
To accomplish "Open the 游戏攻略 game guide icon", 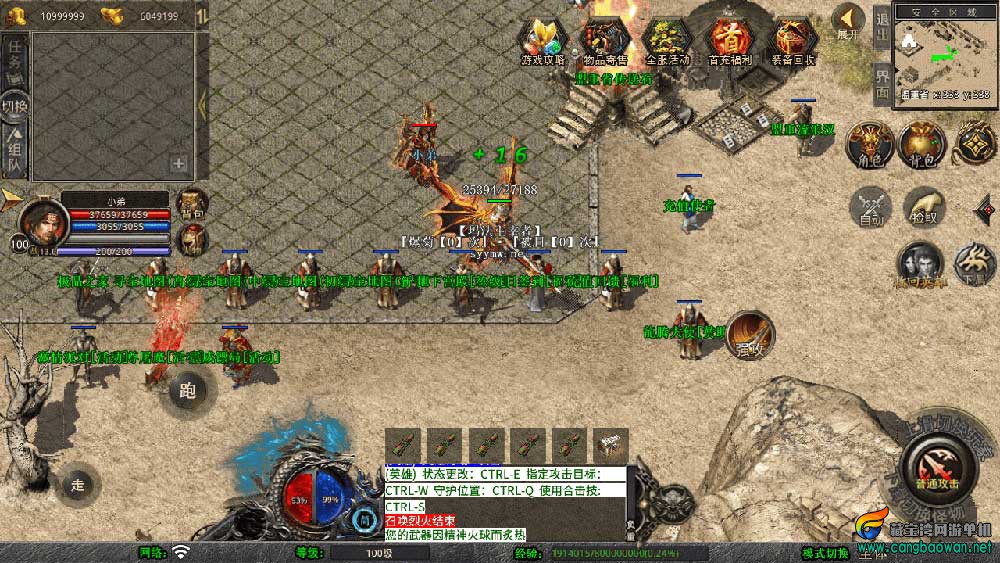I will 542,42.
